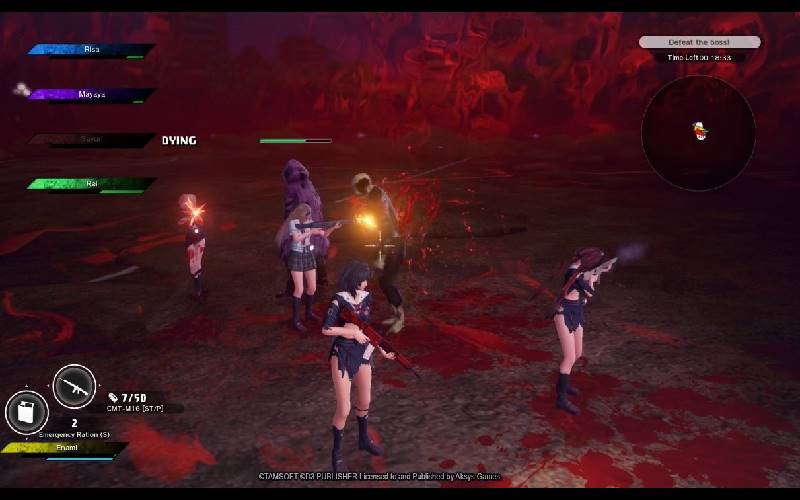
Task: Select Mayaya's purple party nameplate
Action: (x=91, y=95)
